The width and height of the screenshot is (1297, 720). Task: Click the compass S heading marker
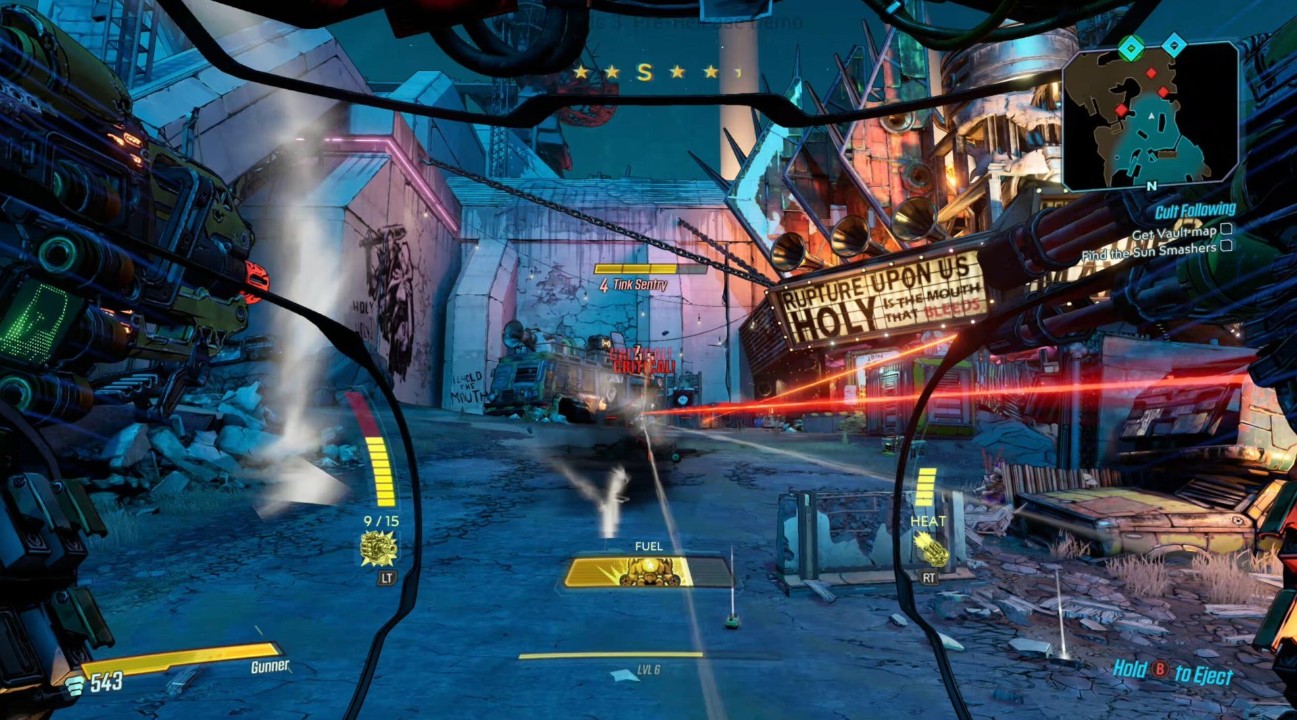644,72
